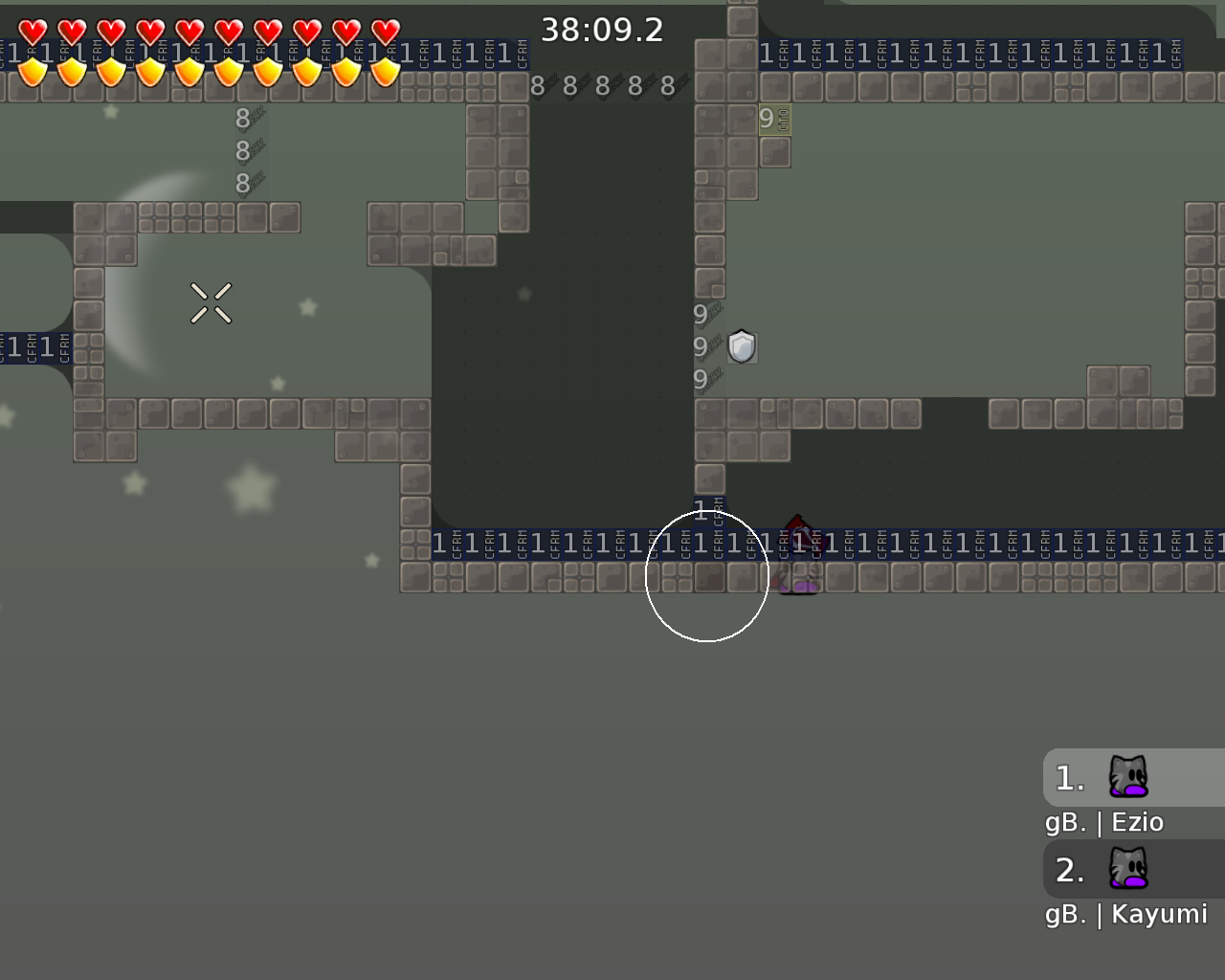Click the cat avatar next to Ezio
This screenshot has height=980, width=1225.
[1129, 777]
